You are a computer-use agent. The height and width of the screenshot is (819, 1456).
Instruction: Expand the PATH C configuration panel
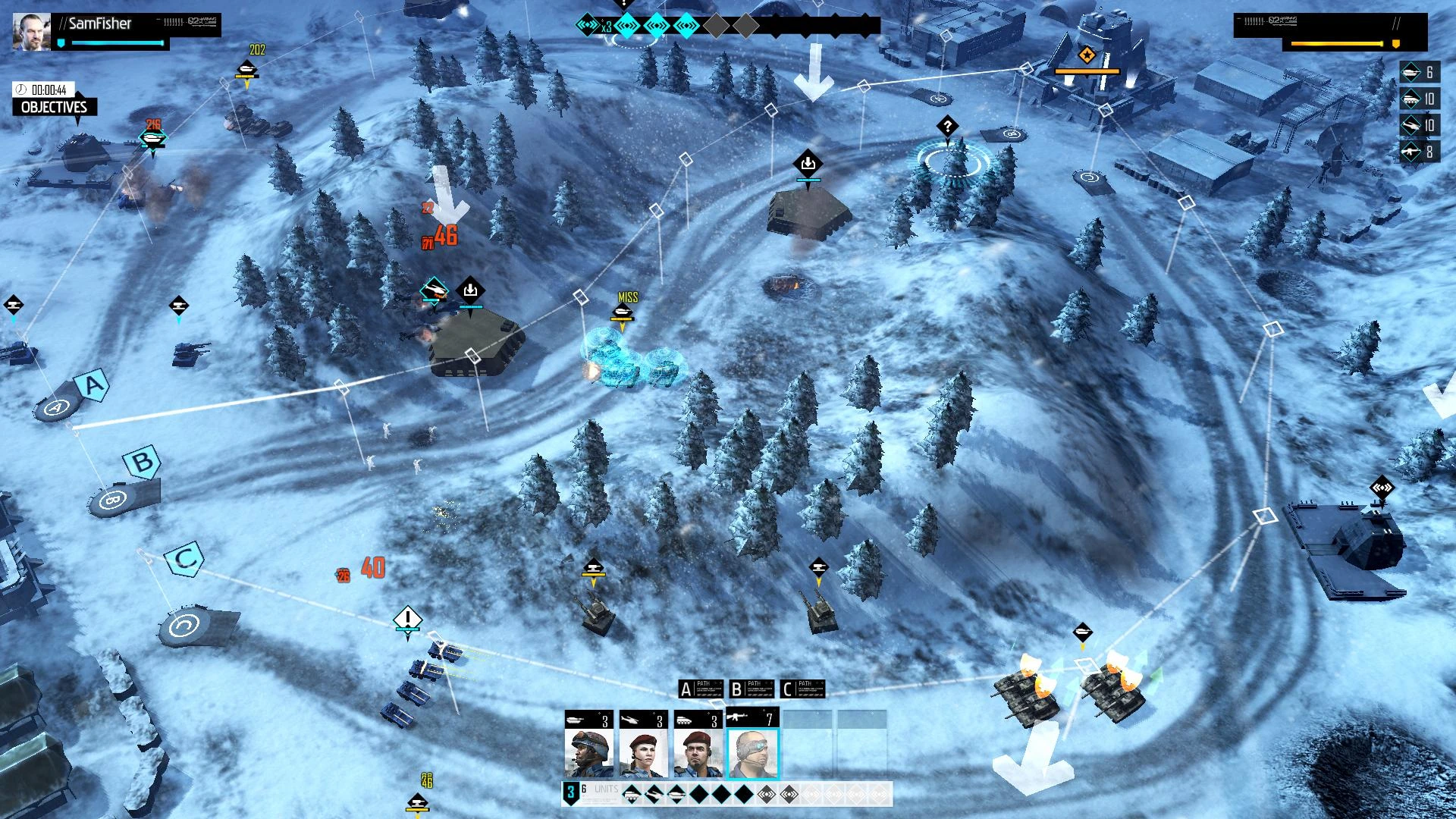(x=803, y=689)
